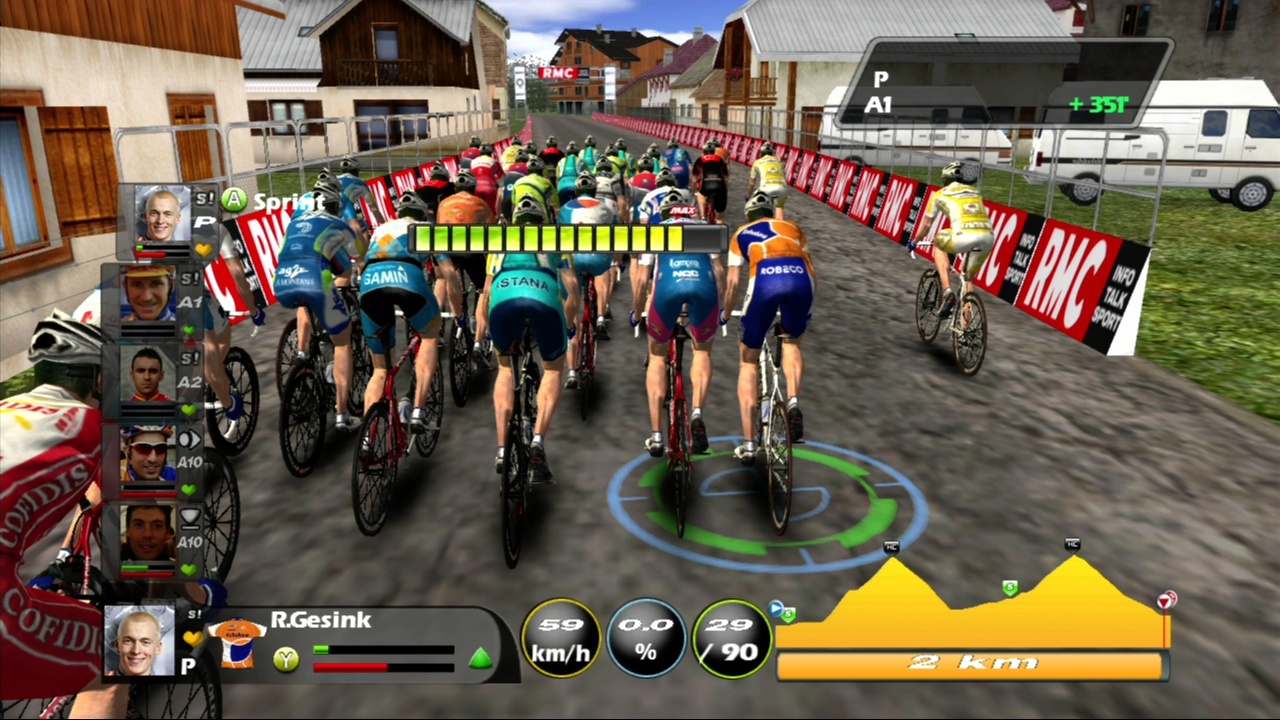Select the bald rider portrait marked P
This screenshot has height=720, width=1280.
(162, 214)
